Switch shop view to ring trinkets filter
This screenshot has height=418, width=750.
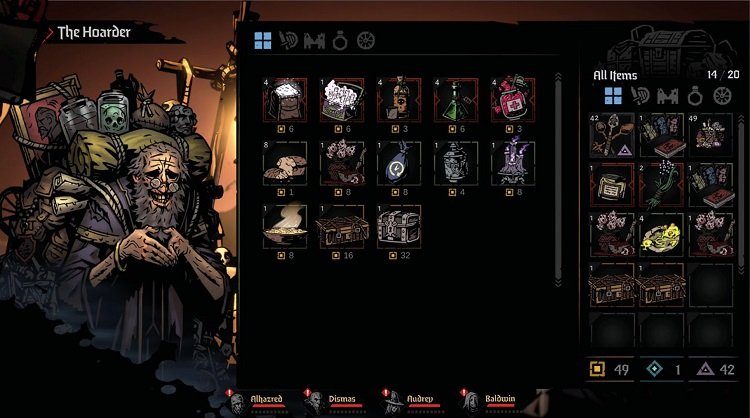tap(340, 42)
